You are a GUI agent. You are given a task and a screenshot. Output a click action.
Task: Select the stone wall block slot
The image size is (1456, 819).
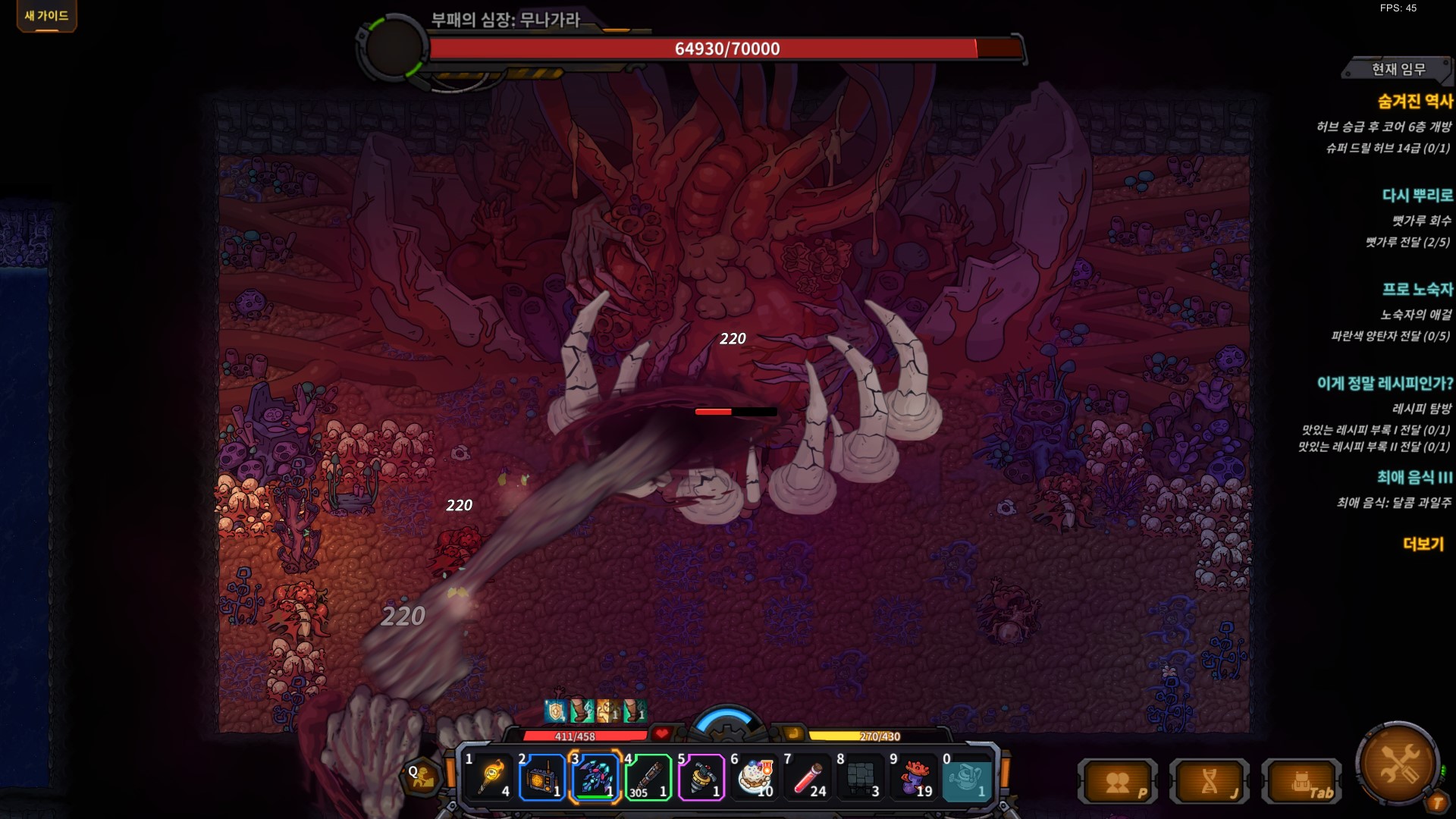click(x=861, y=777)
